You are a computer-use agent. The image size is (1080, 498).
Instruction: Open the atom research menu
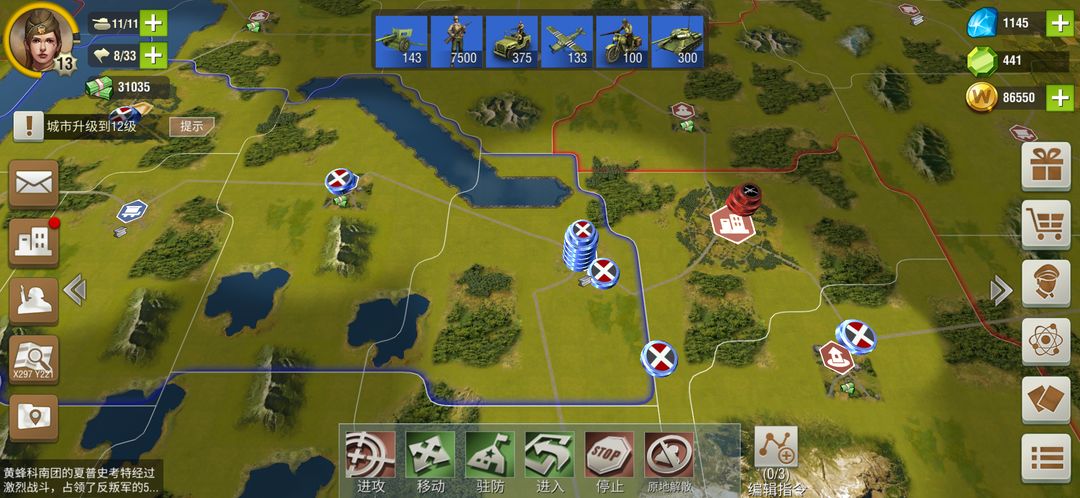coord(1045,341)
